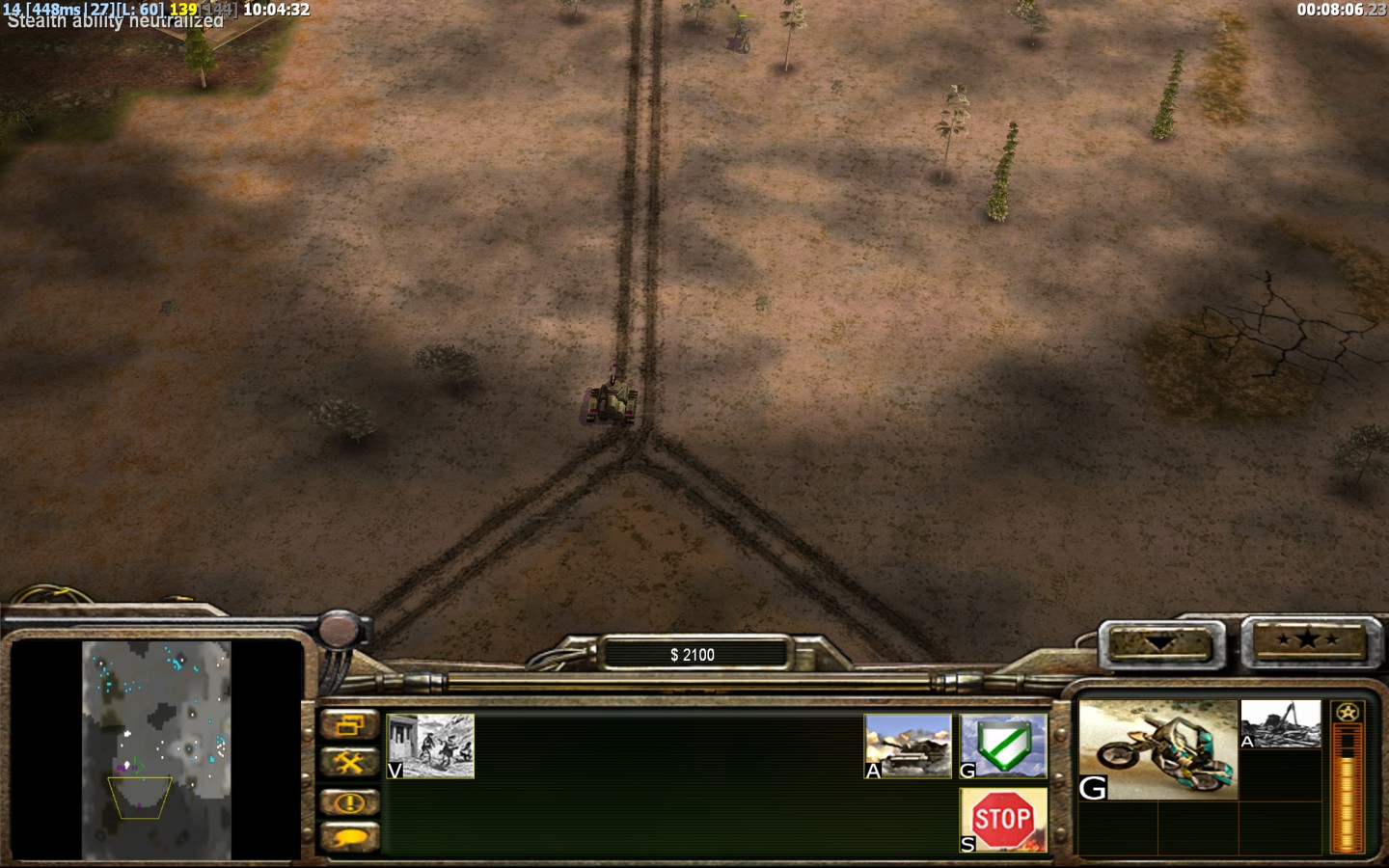Select the Attack Move tank command
The height and width of the screenshot is (868, 1389).
coord(908,746)
